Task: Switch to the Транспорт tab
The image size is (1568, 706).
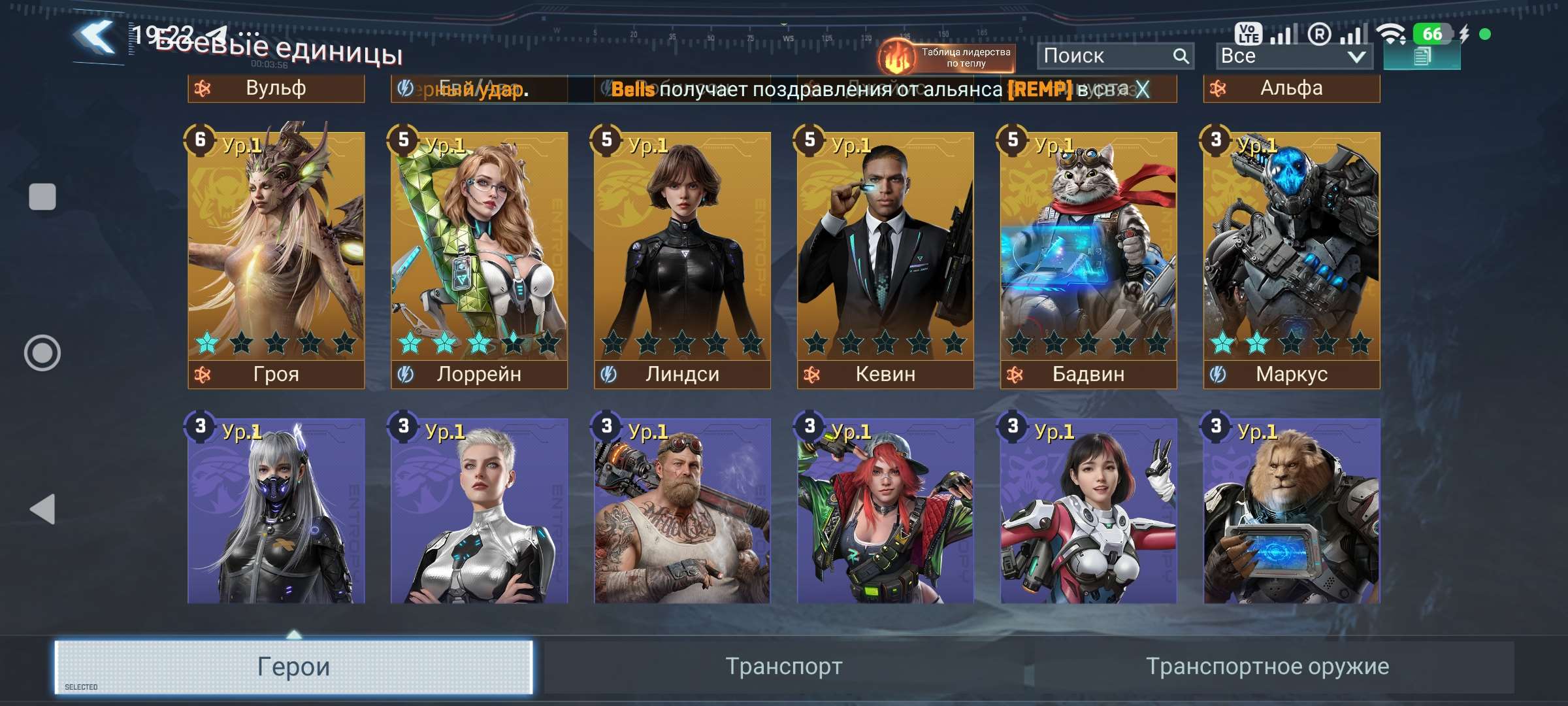Action: point(784,667)
